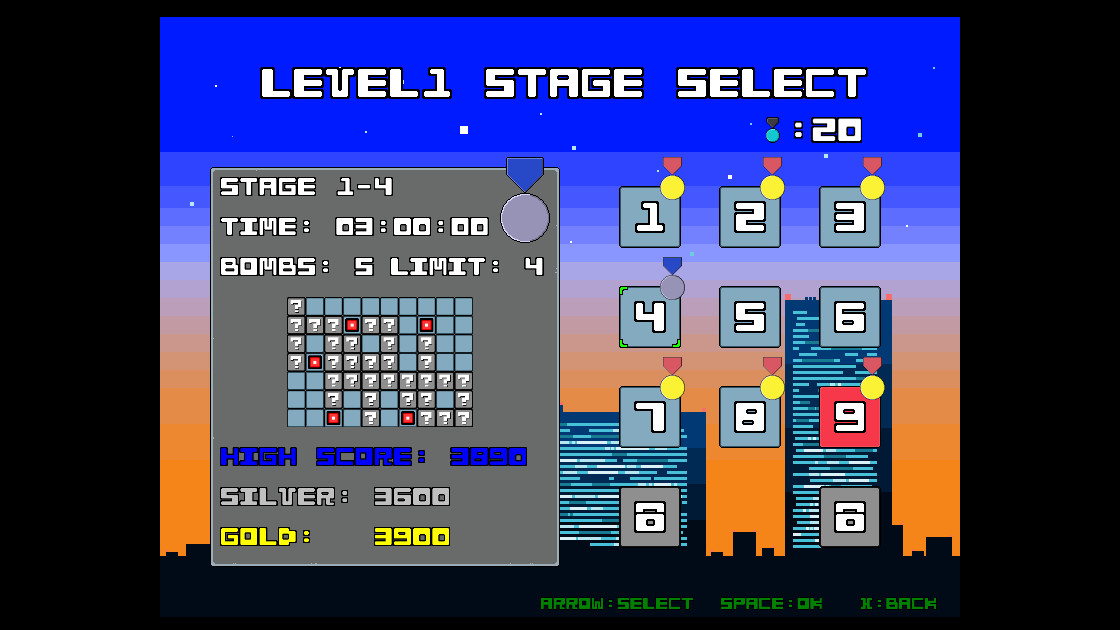The image size is (1120, 630).
Task: Choose stage 6 tile
Action: tap(850, 317)
